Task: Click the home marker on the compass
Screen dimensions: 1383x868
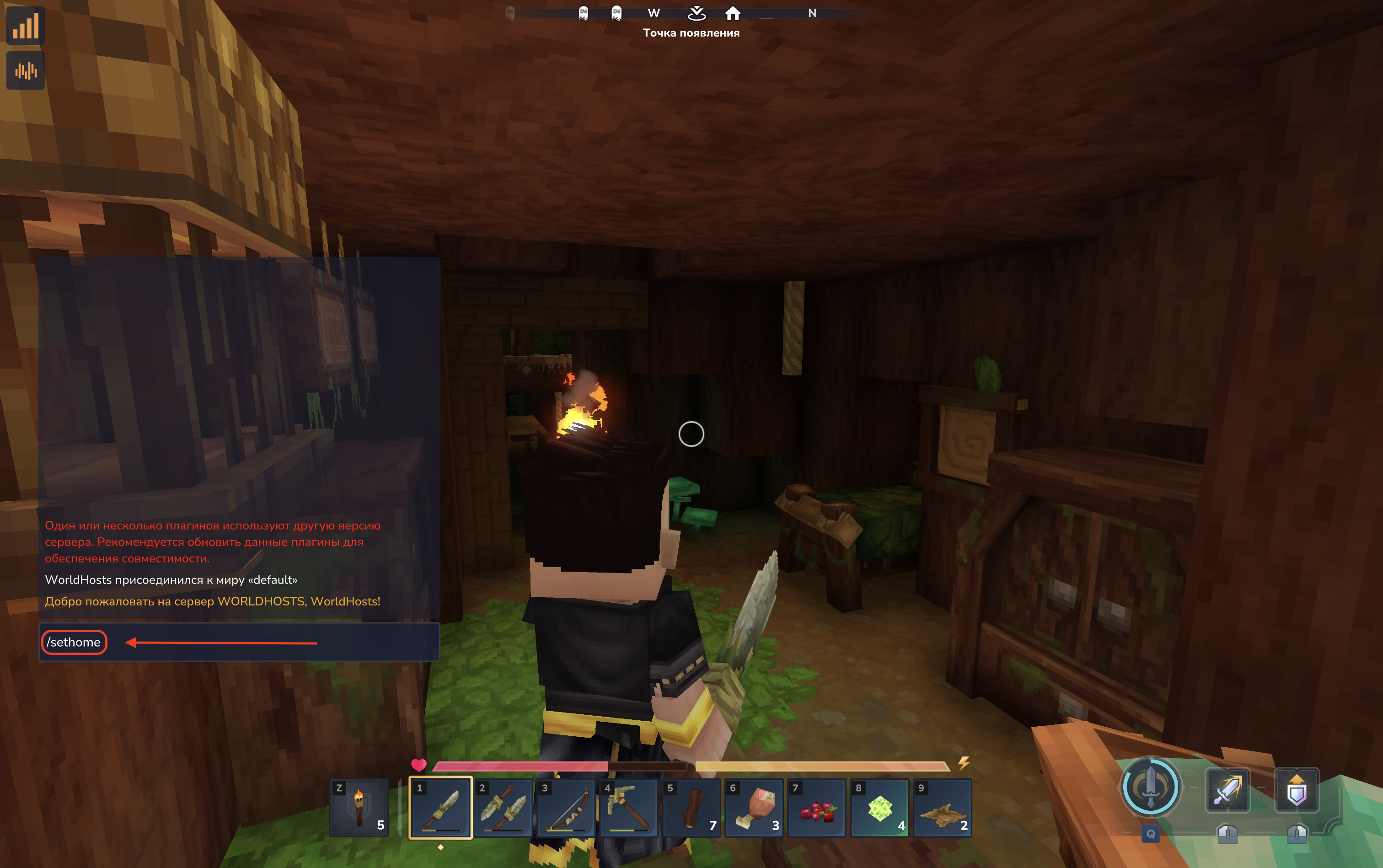Action: pyautogui.click(x=733, y=13)
